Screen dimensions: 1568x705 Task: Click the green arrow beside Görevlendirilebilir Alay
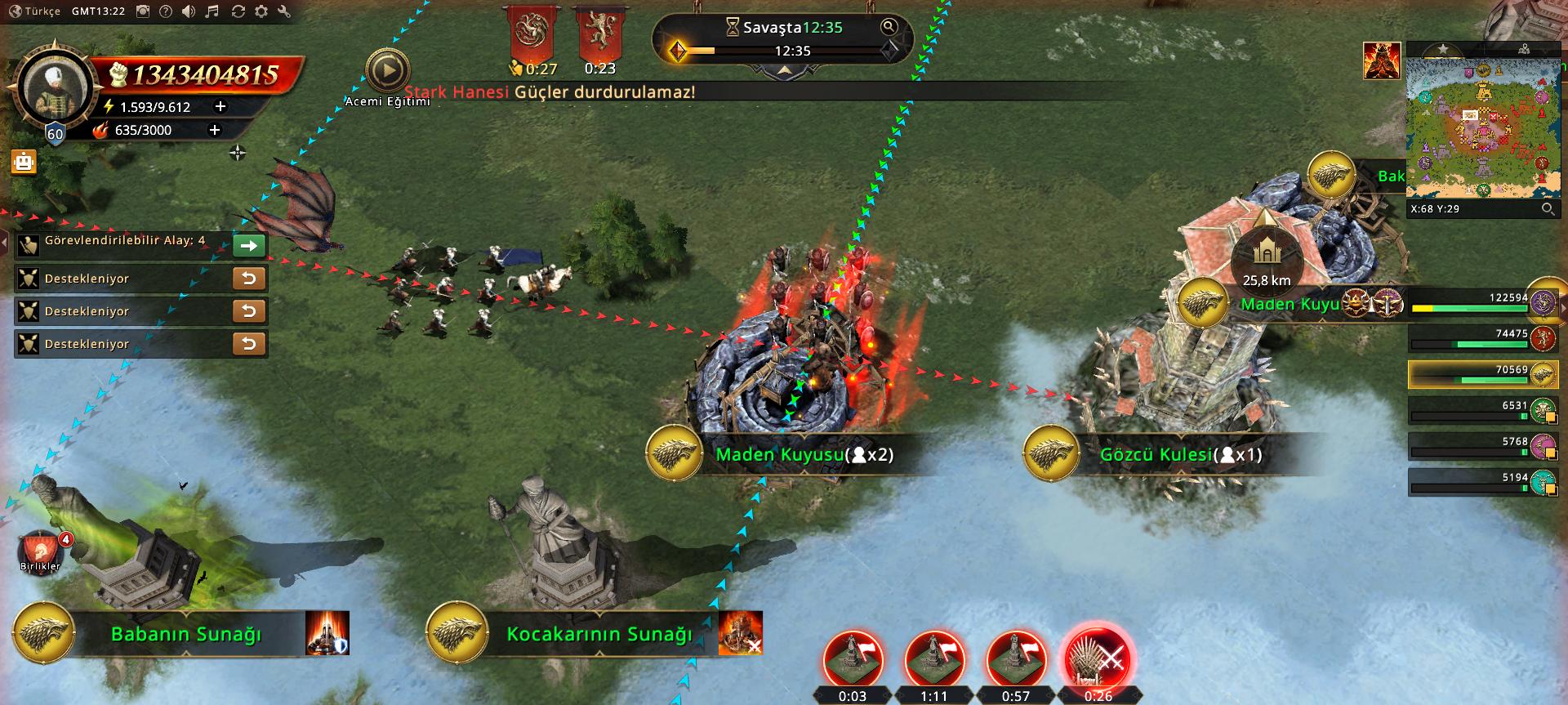point(249,245)
